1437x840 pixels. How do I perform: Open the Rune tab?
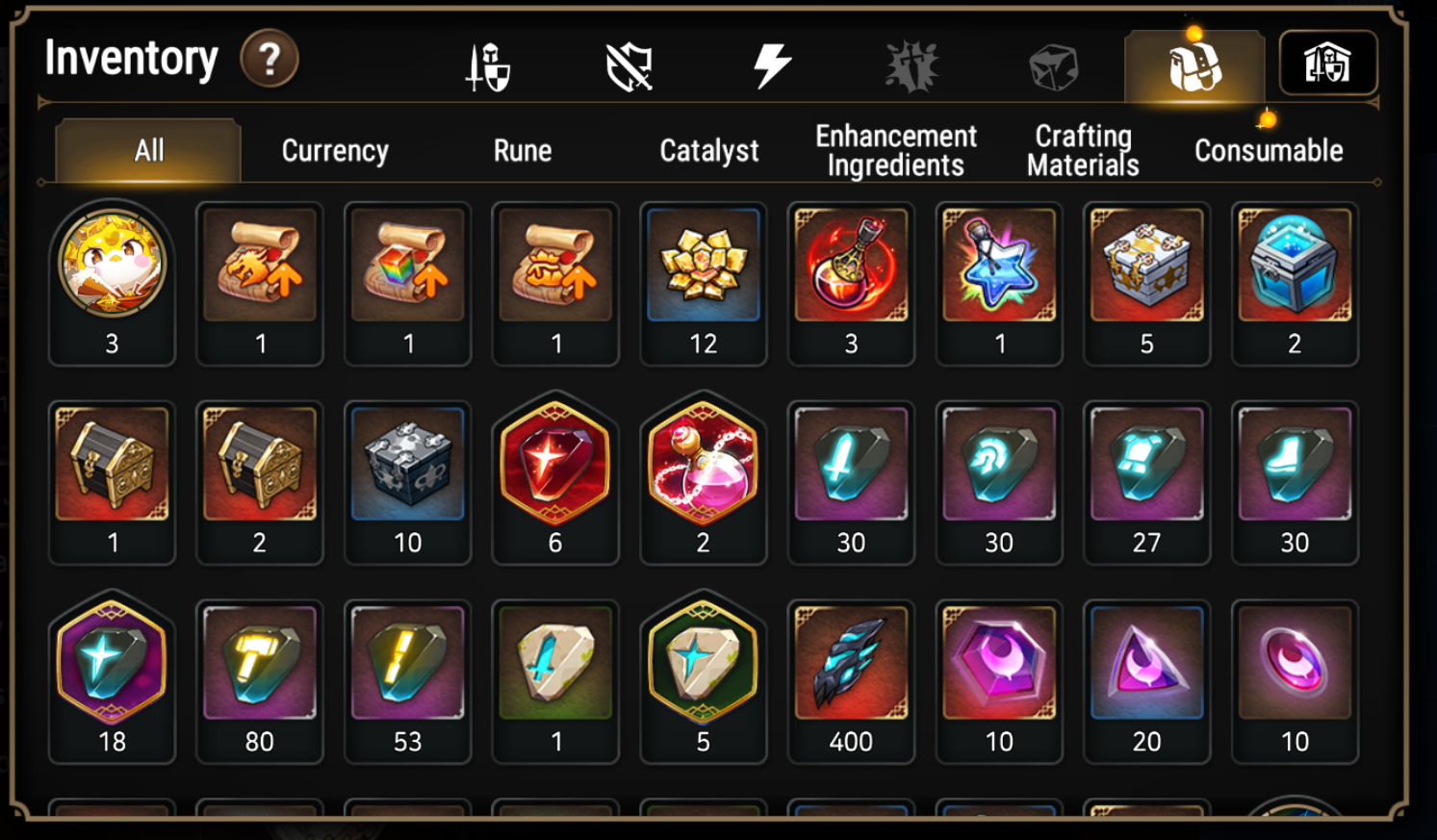[523, 150]
